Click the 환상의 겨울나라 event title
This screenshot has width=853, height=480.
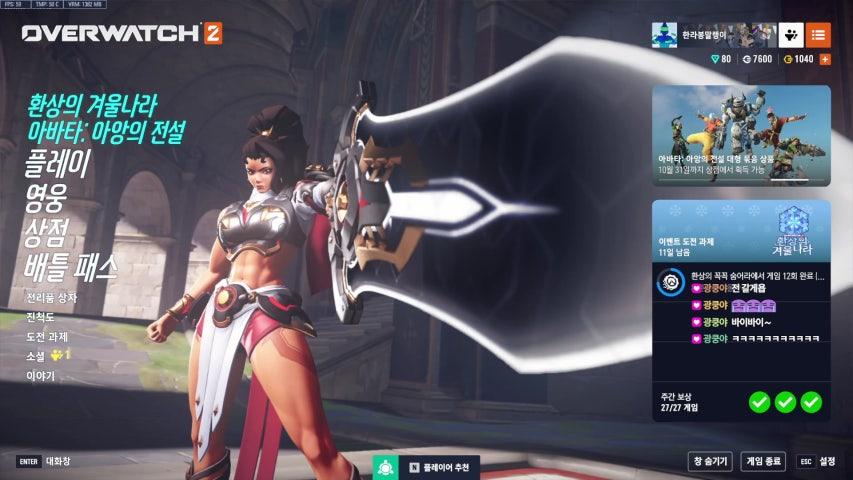tap(92, 105)
